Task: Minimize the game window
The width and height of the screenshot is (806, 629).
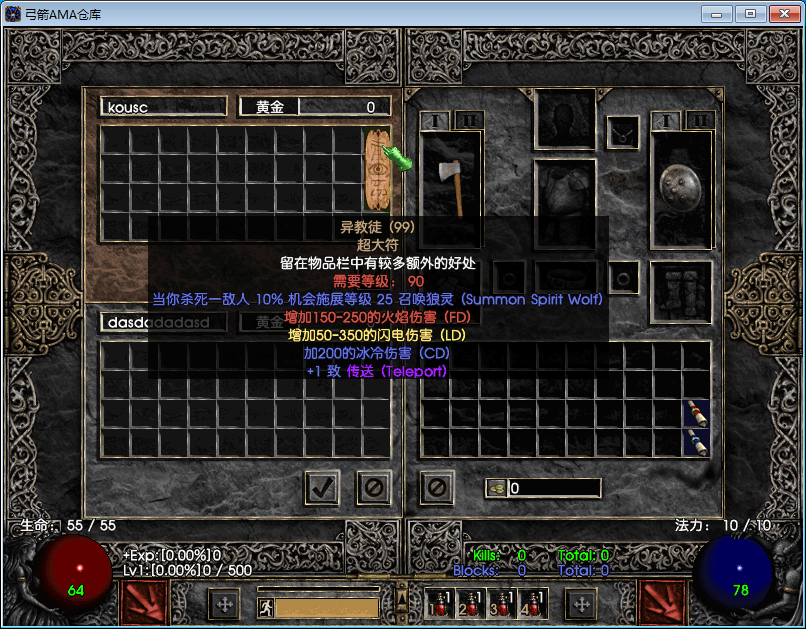Action: pyautogui.click(x=716, y=14)
